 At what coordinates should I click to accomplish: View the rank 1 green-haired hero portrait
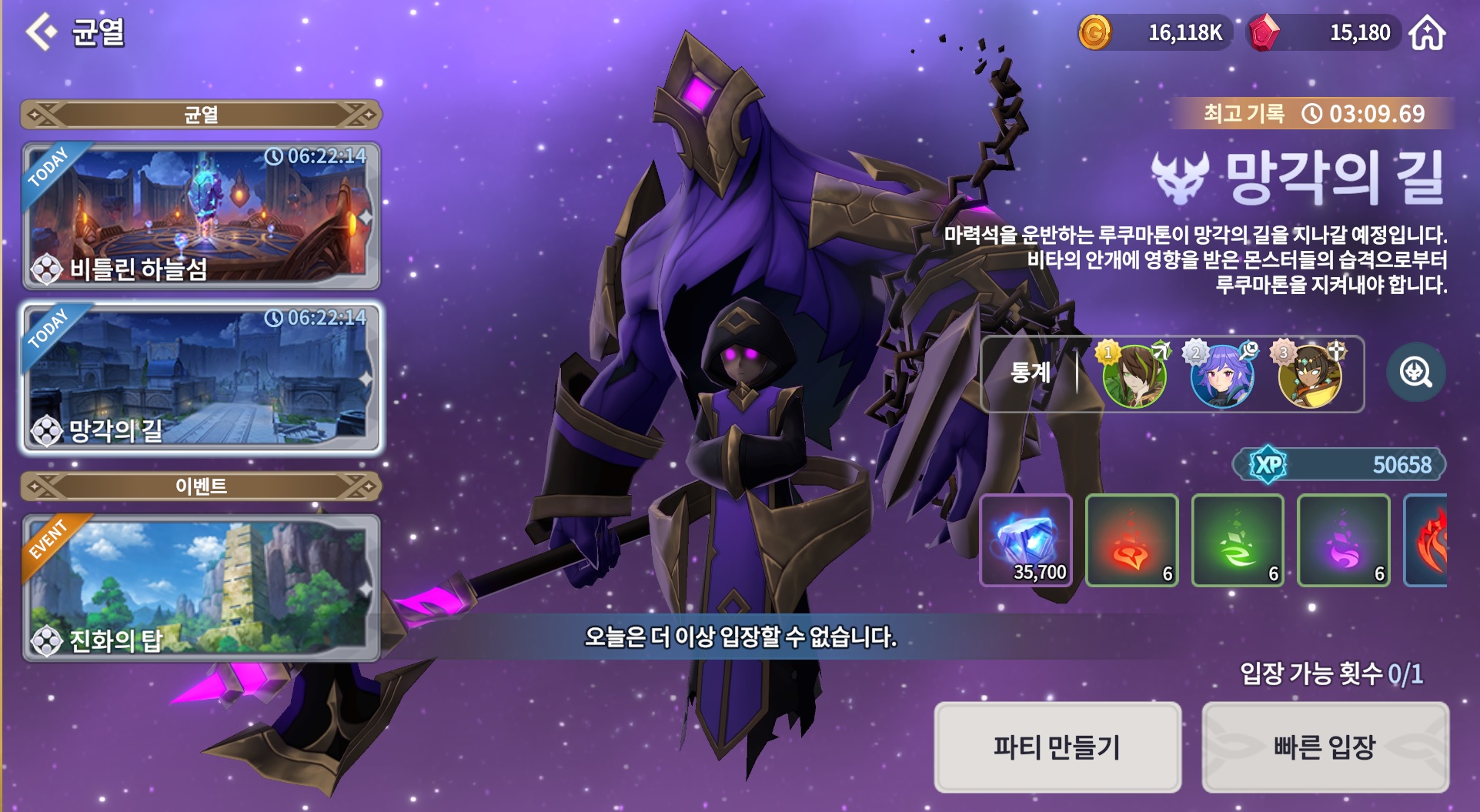click(1134, 375)
